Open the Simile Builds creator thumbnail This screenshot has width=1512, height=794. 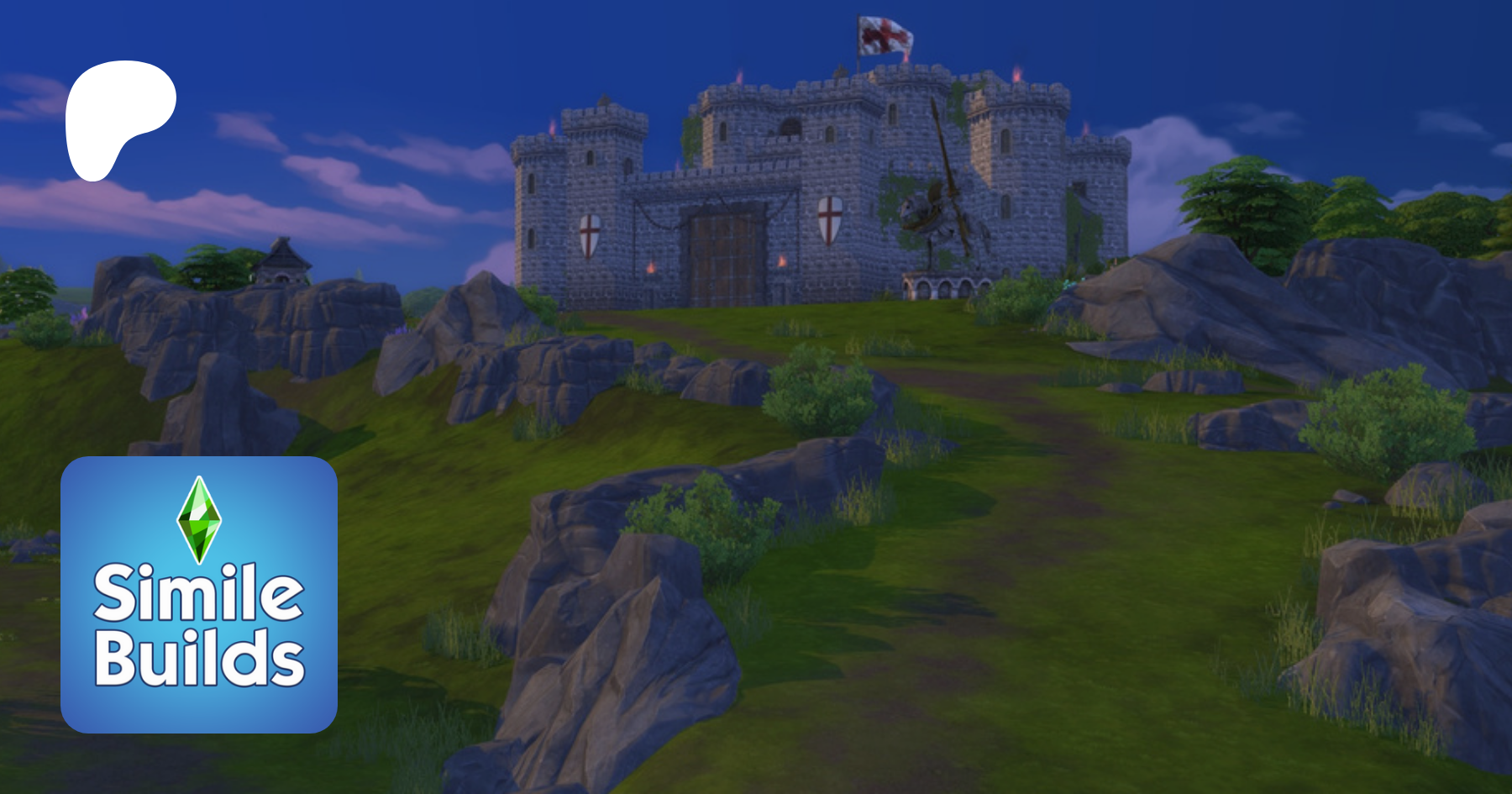199,594
